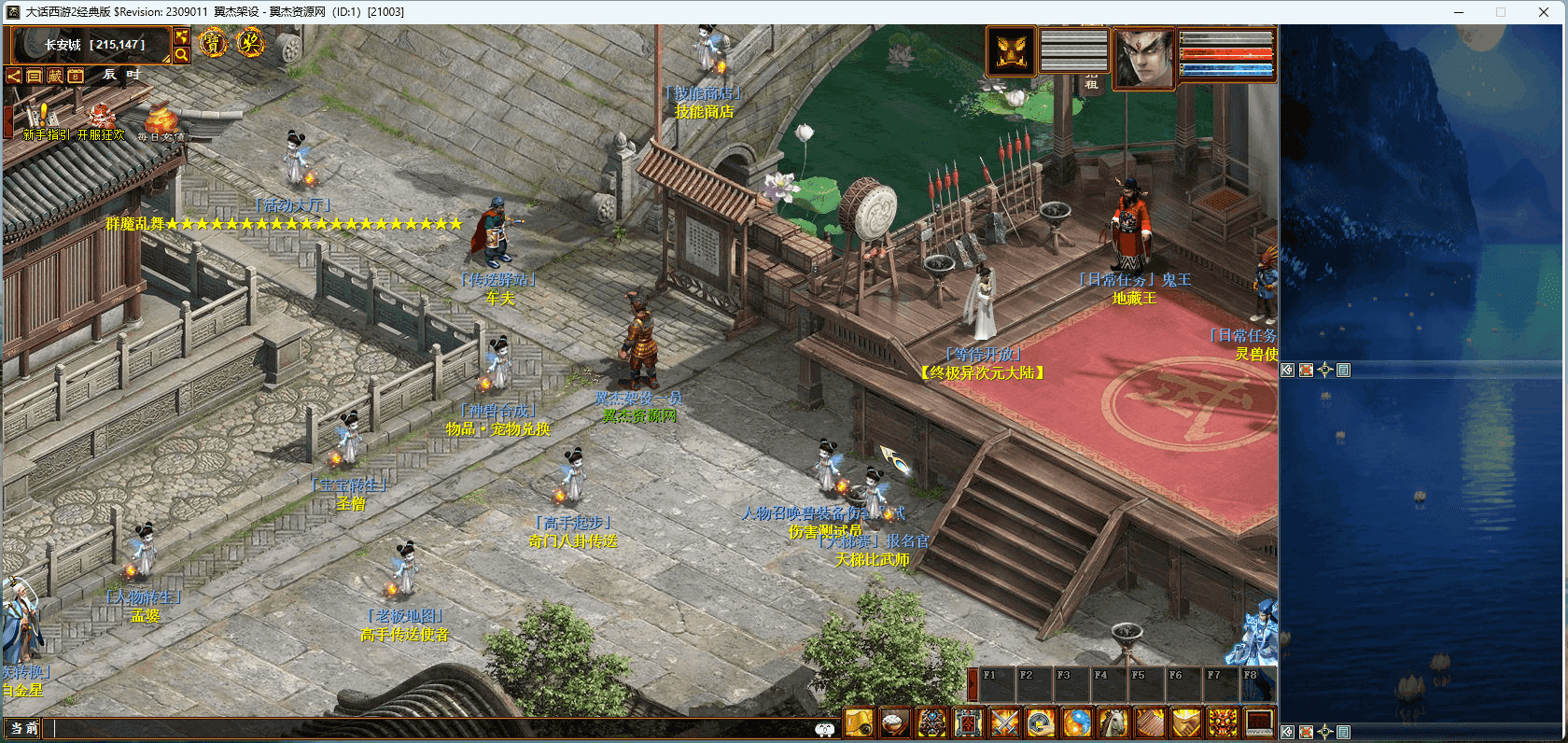Close the game window

(x=1544, y=12)
